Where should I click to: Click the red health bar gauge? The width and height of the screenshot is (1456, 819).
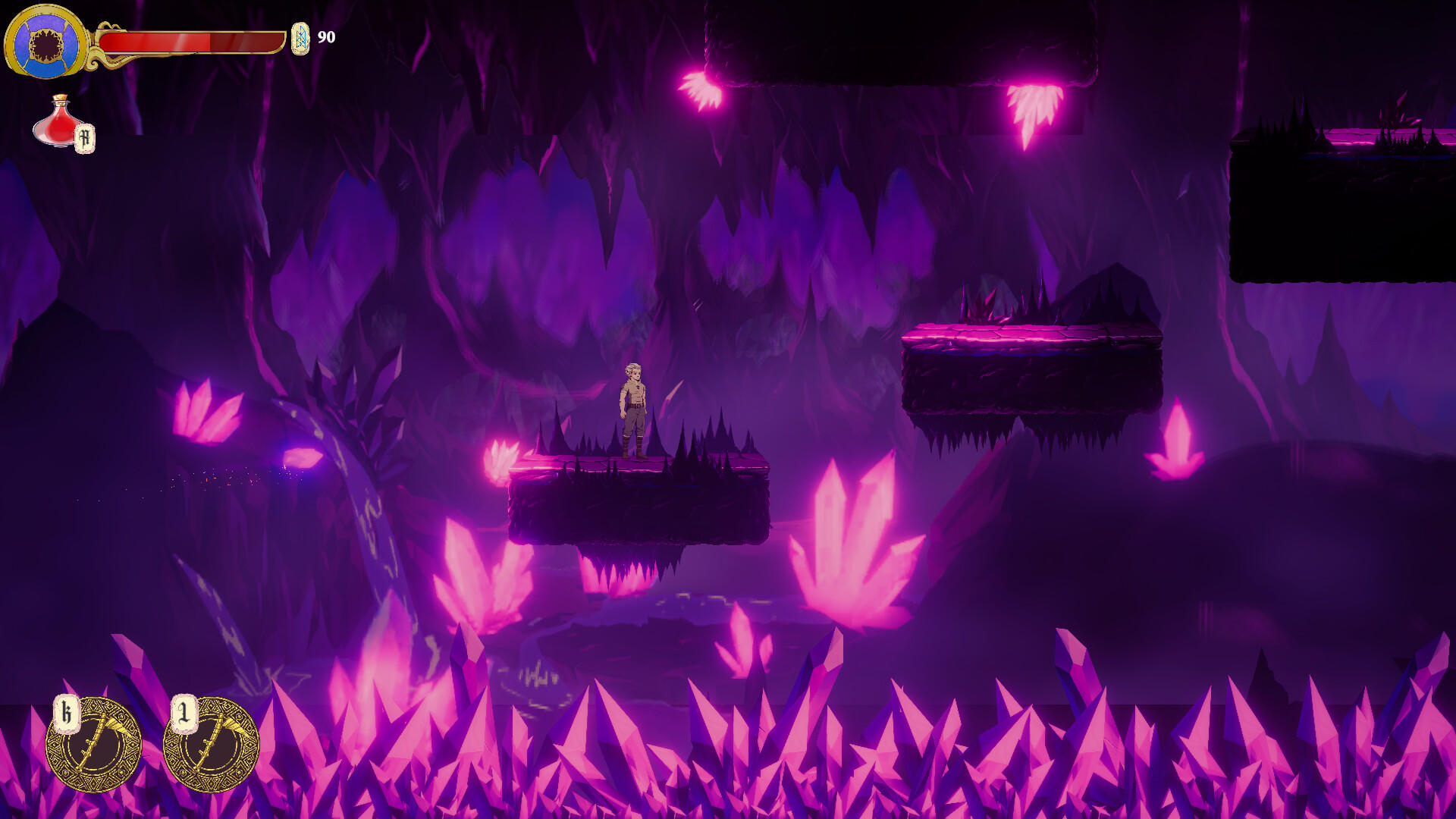pos(190,42)
